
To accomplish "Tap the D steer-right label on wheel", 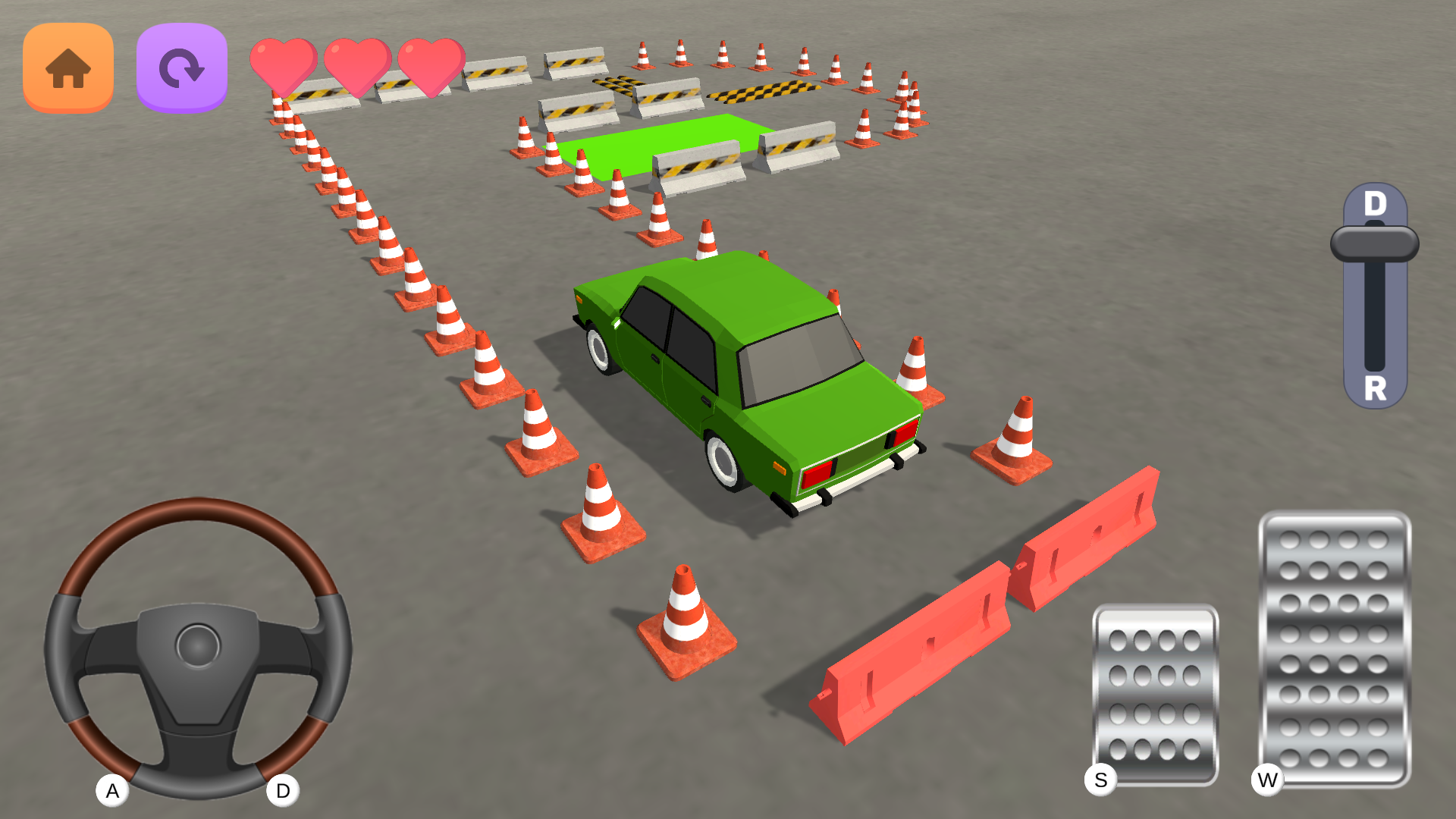I will click(282, 790).
